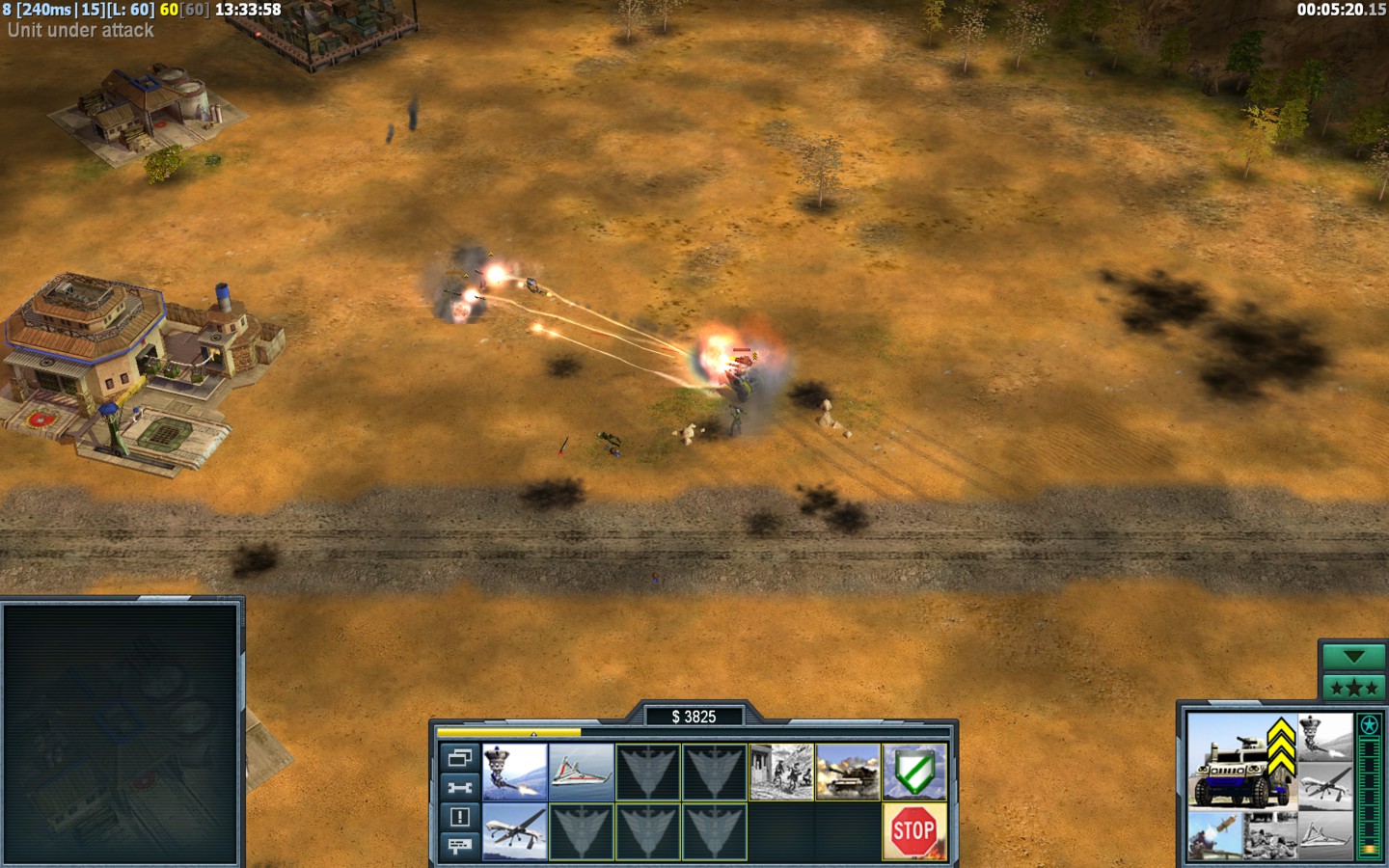
Task: Click the radar minimap panel
Action: [121, 733]
